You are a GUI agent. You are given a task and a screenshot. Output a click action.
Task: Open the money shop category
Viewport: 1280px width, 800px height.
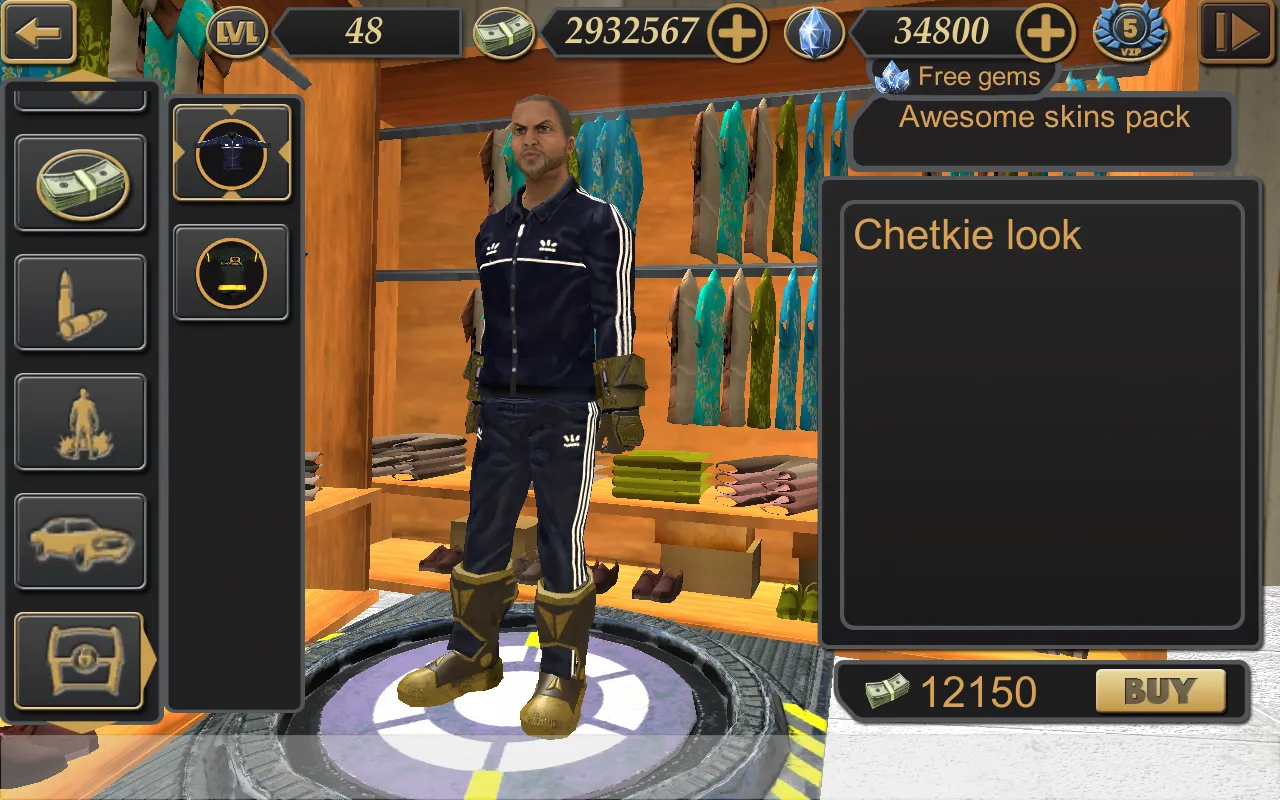point(80,182)
